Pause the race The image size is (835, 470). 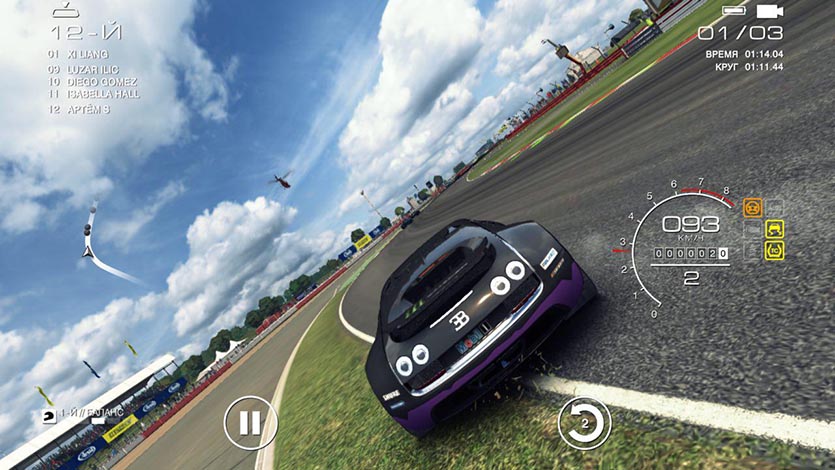pyautogui.click(x=249, y=422)
